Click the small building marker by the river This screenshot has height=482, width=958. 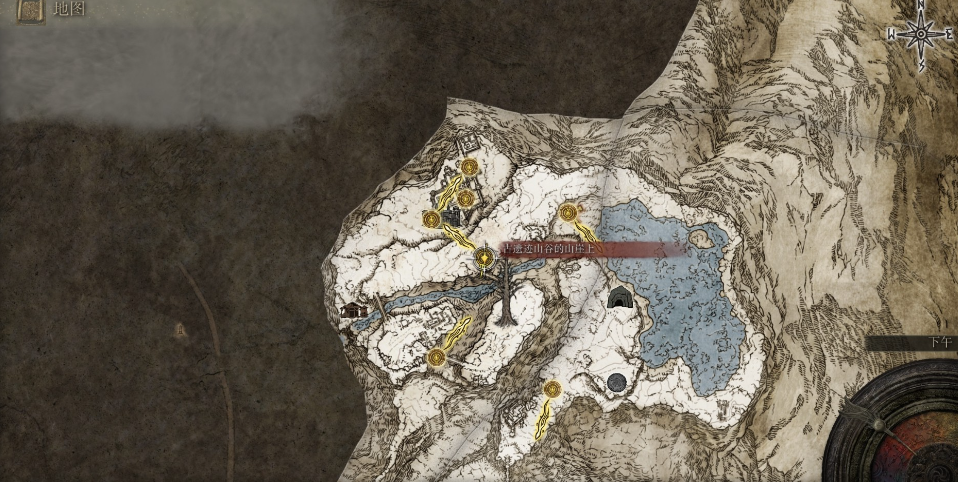pyautogui.click(x=351, y=311)
